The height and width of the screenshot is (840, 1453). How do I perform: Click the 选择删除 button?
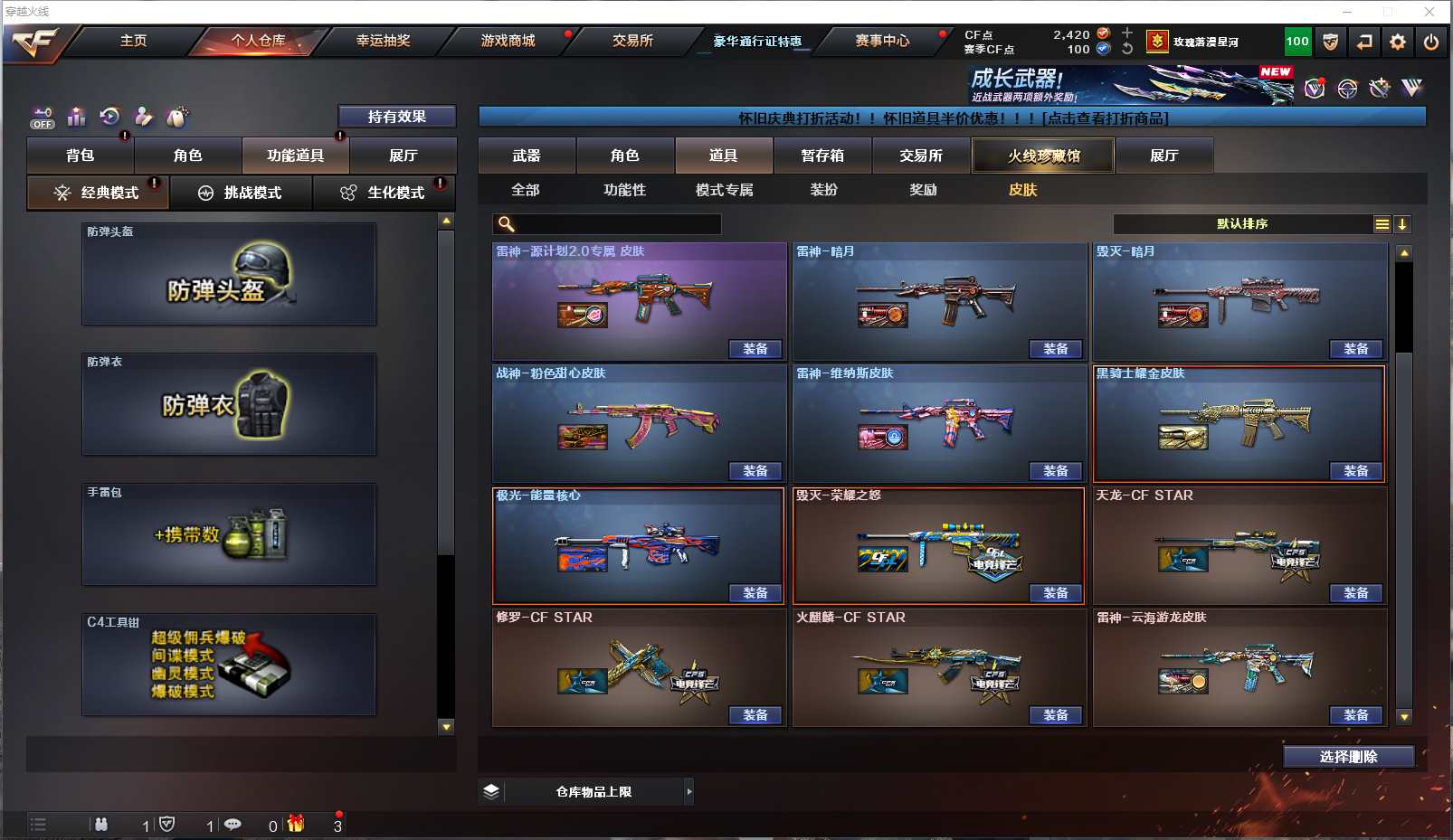(x=1348, y=757)
